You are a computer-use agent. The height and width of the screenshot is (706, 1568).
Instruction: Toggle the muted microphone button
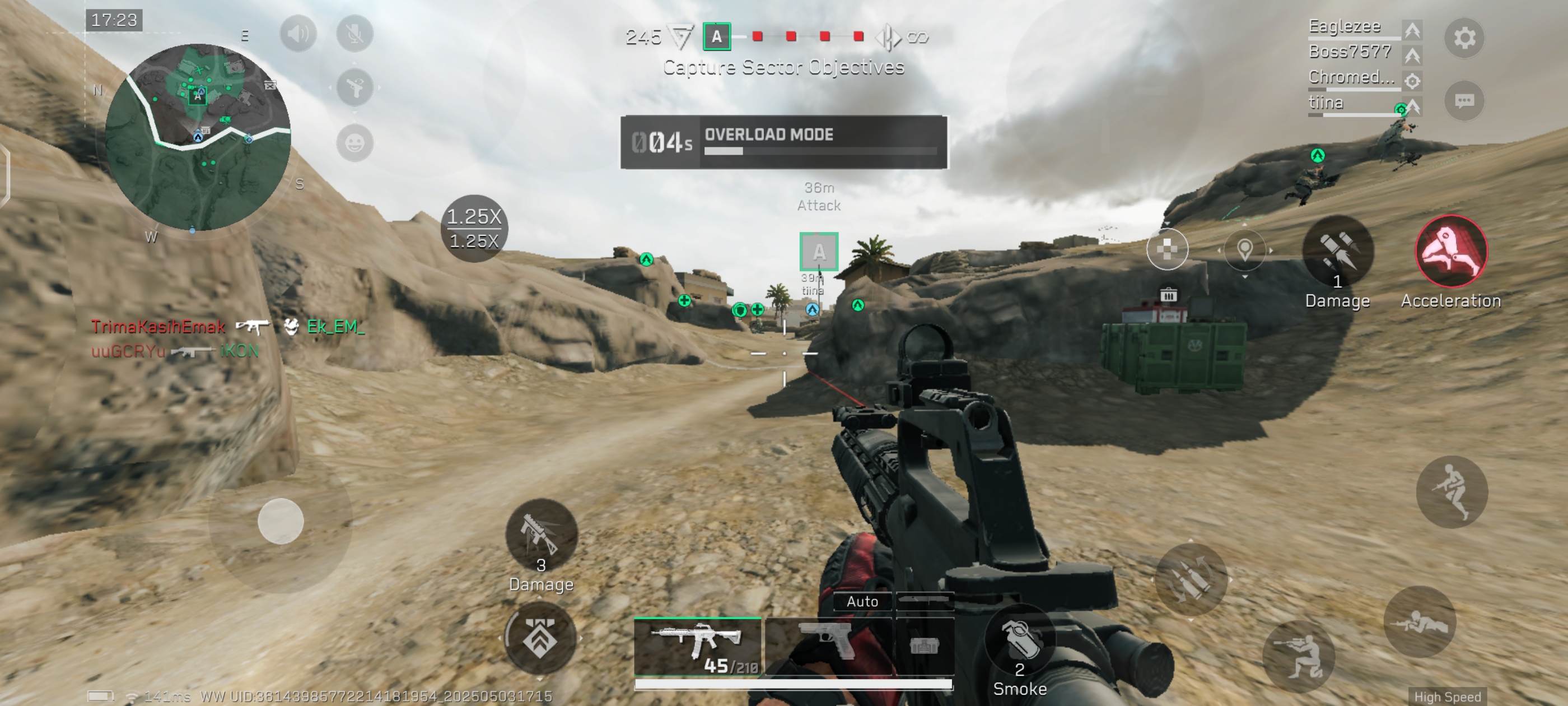(355, 34)
